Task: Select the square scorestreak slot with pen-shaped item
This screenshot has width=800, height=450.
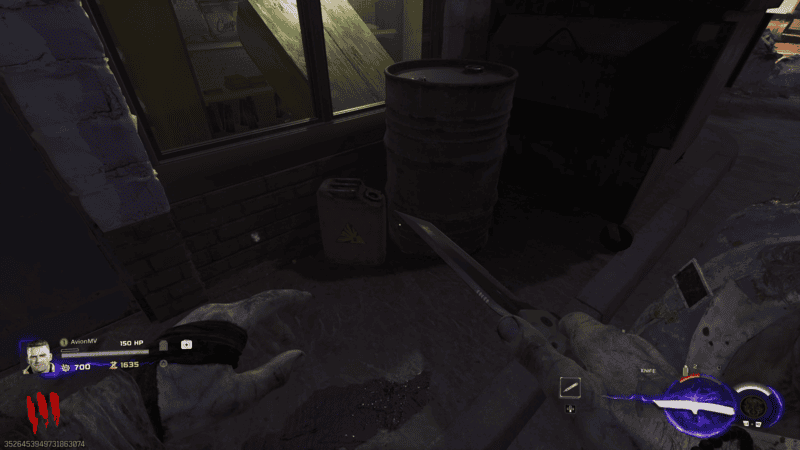Action: [571, 386]
